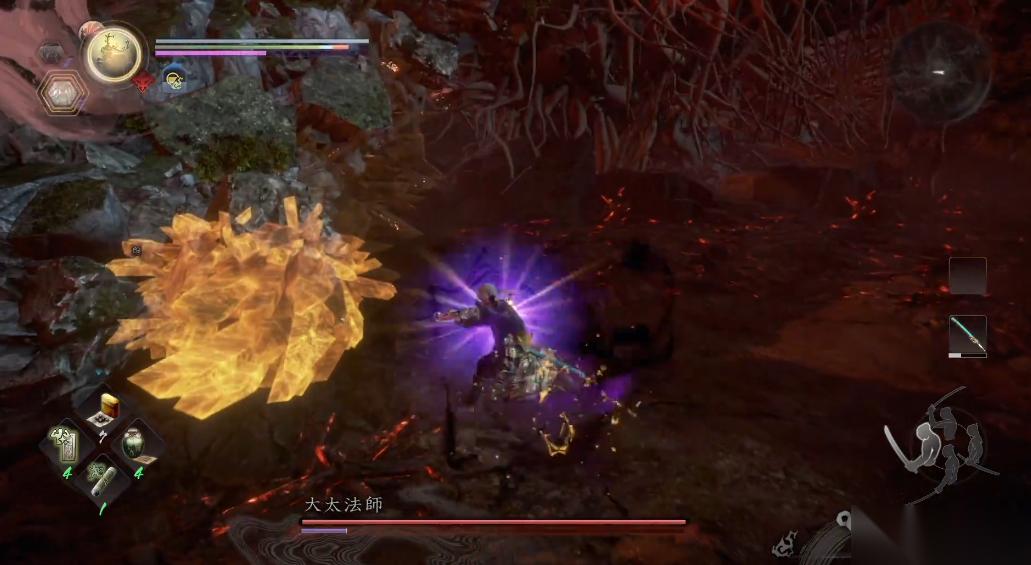Image resolution: width=1031 pixels, height=565 pixels.
Task: Open the circular compass radar
Action: click(x=940, y=72)
